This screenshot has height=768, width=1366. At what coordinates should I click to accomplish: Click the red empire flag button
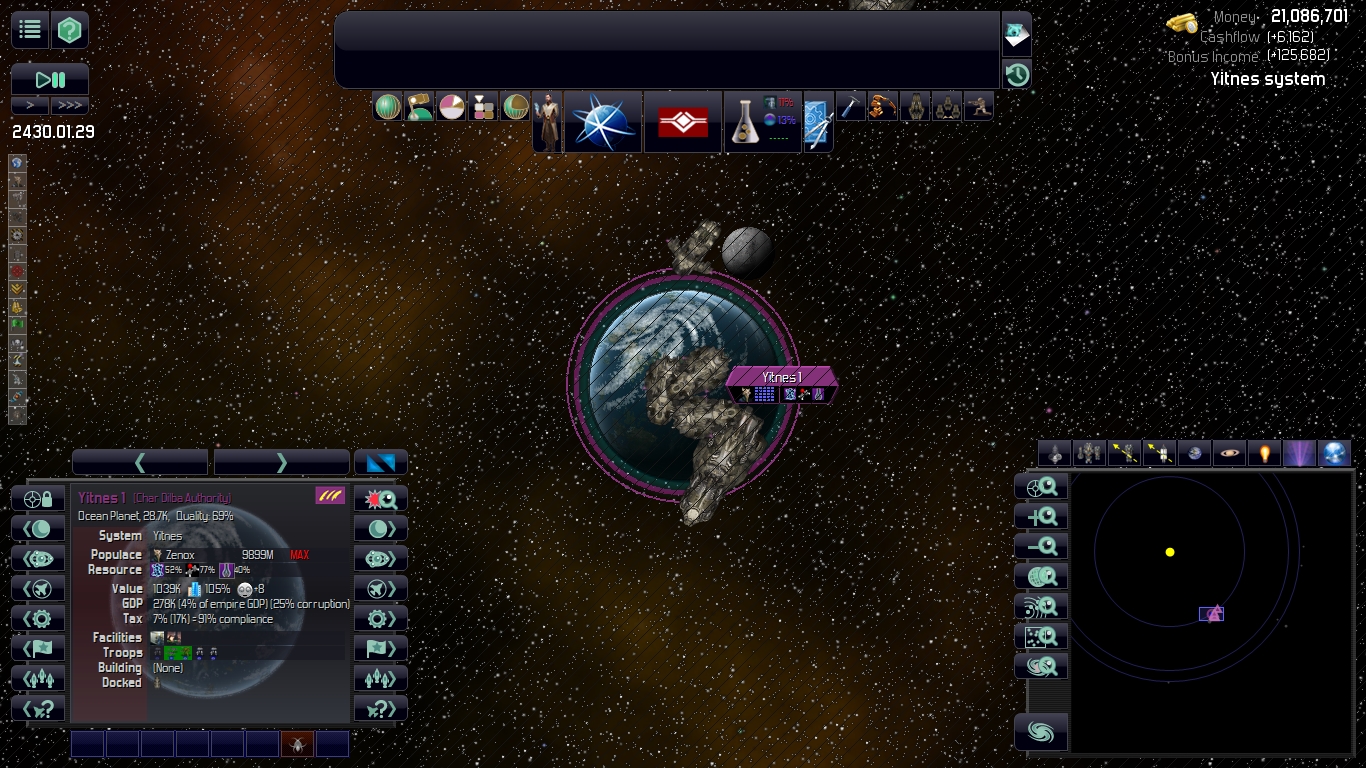pos(682,122)
